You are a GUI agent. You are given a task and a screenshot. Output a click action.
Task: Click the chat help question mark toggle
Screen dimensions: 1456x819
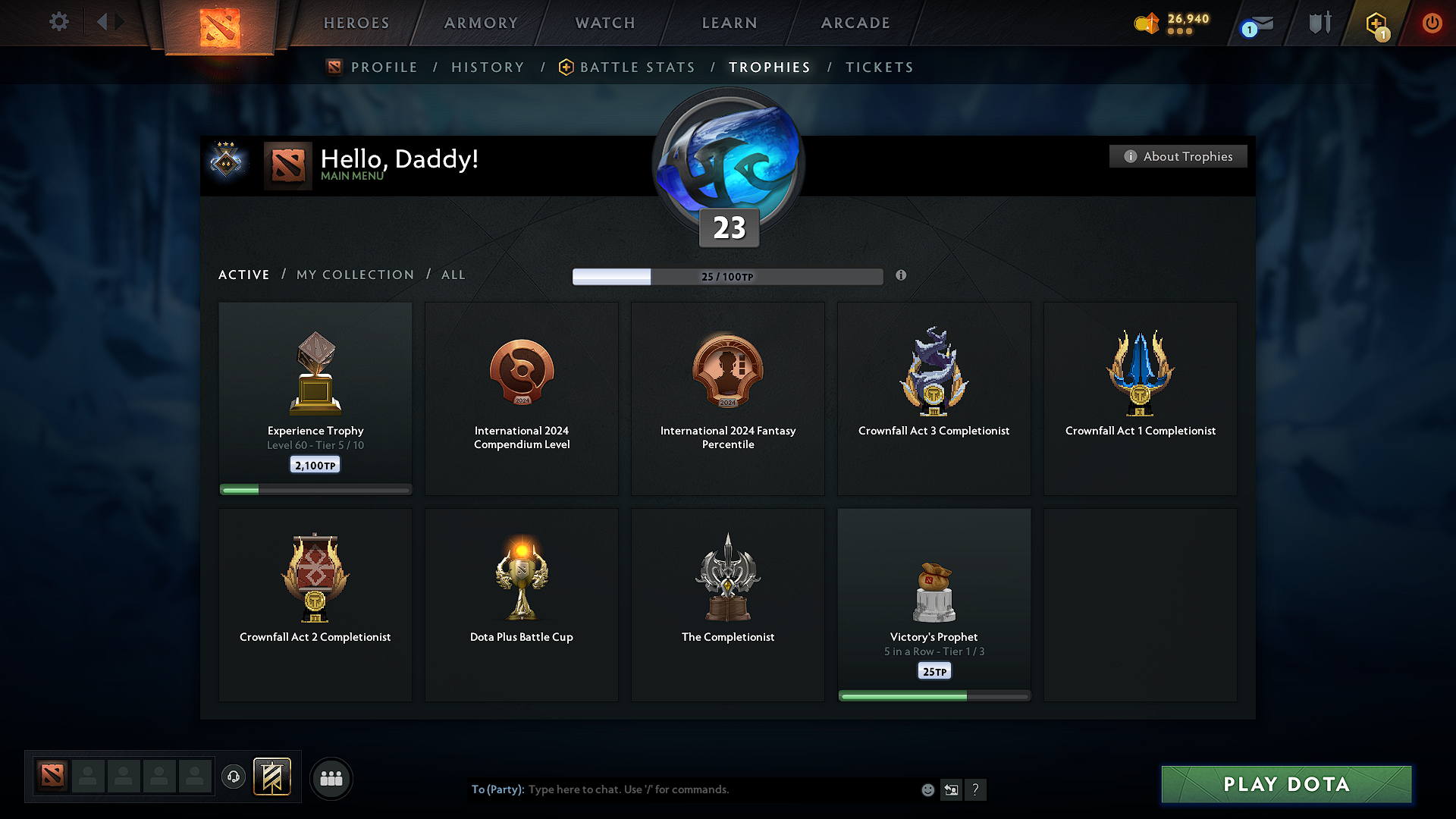tap(976, 789)
